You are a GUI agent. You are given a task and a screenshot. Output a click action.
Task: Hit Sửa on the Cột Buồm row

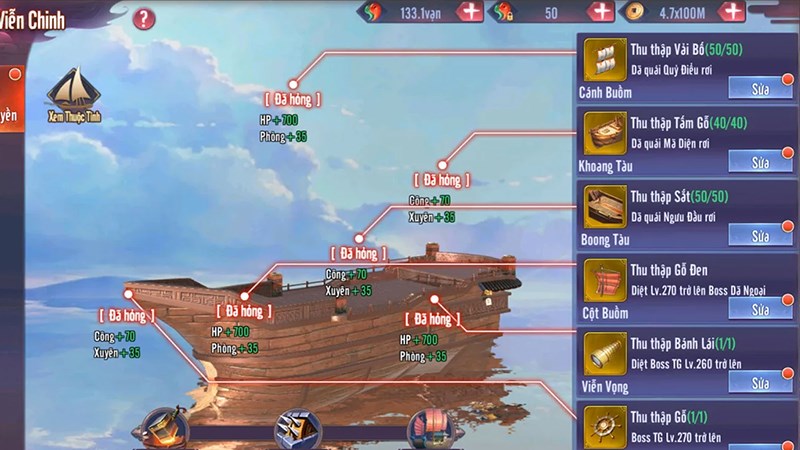coord(760,310)
